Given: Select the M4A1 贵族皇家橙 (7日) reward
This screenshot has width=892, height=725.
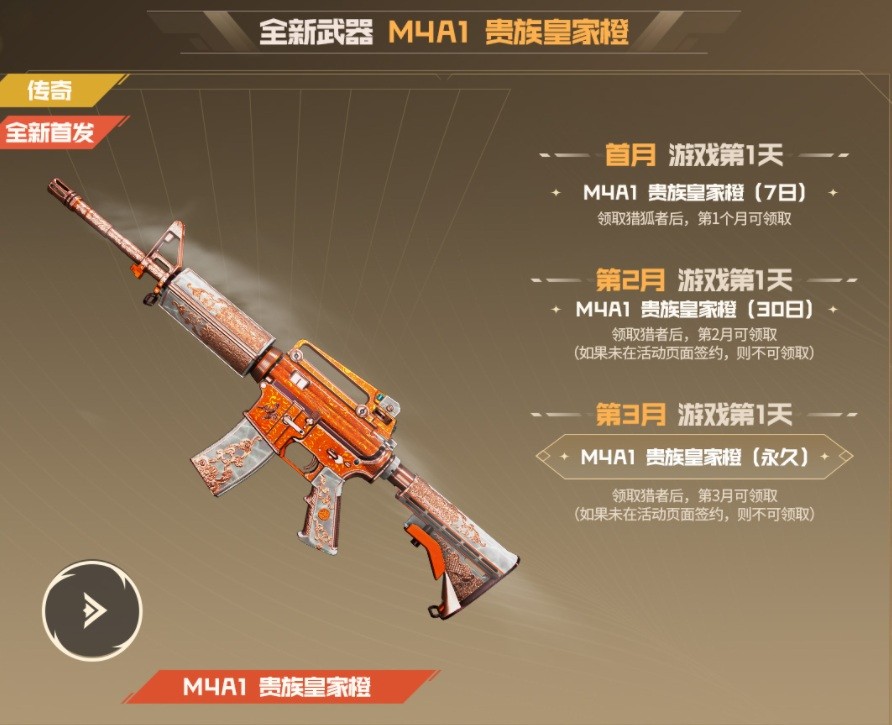Looking at the screenshot, I should click(694, 192).
